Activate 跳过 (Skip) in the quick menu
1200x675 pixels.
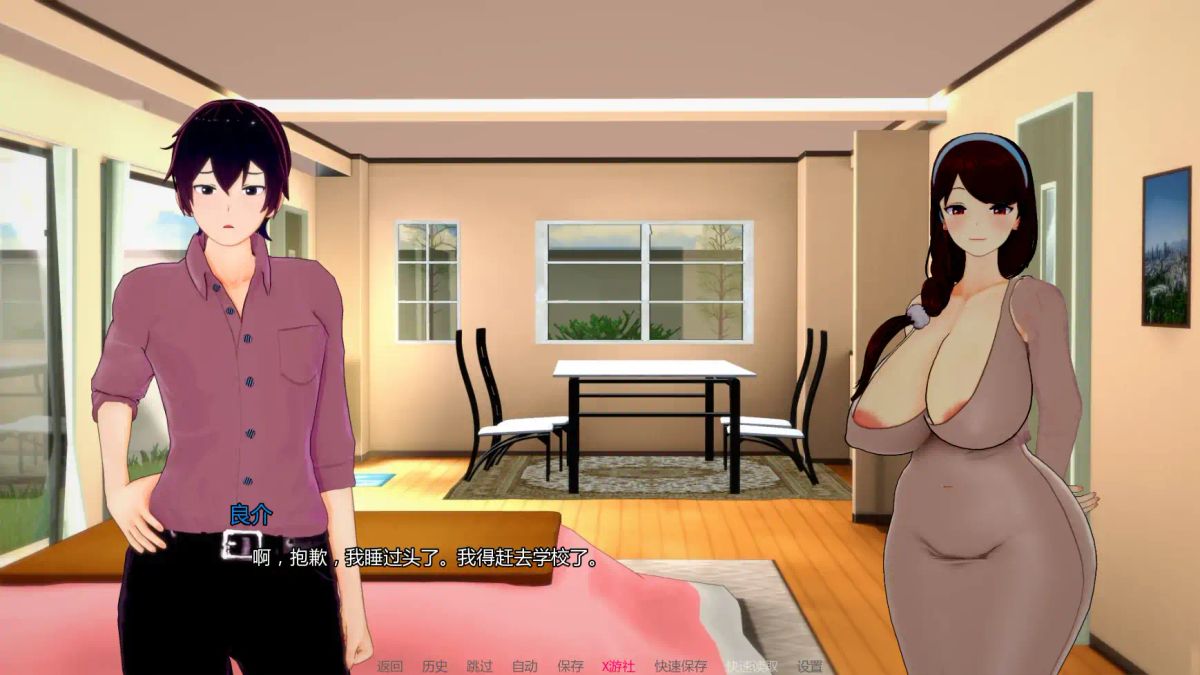coord(479,666)
